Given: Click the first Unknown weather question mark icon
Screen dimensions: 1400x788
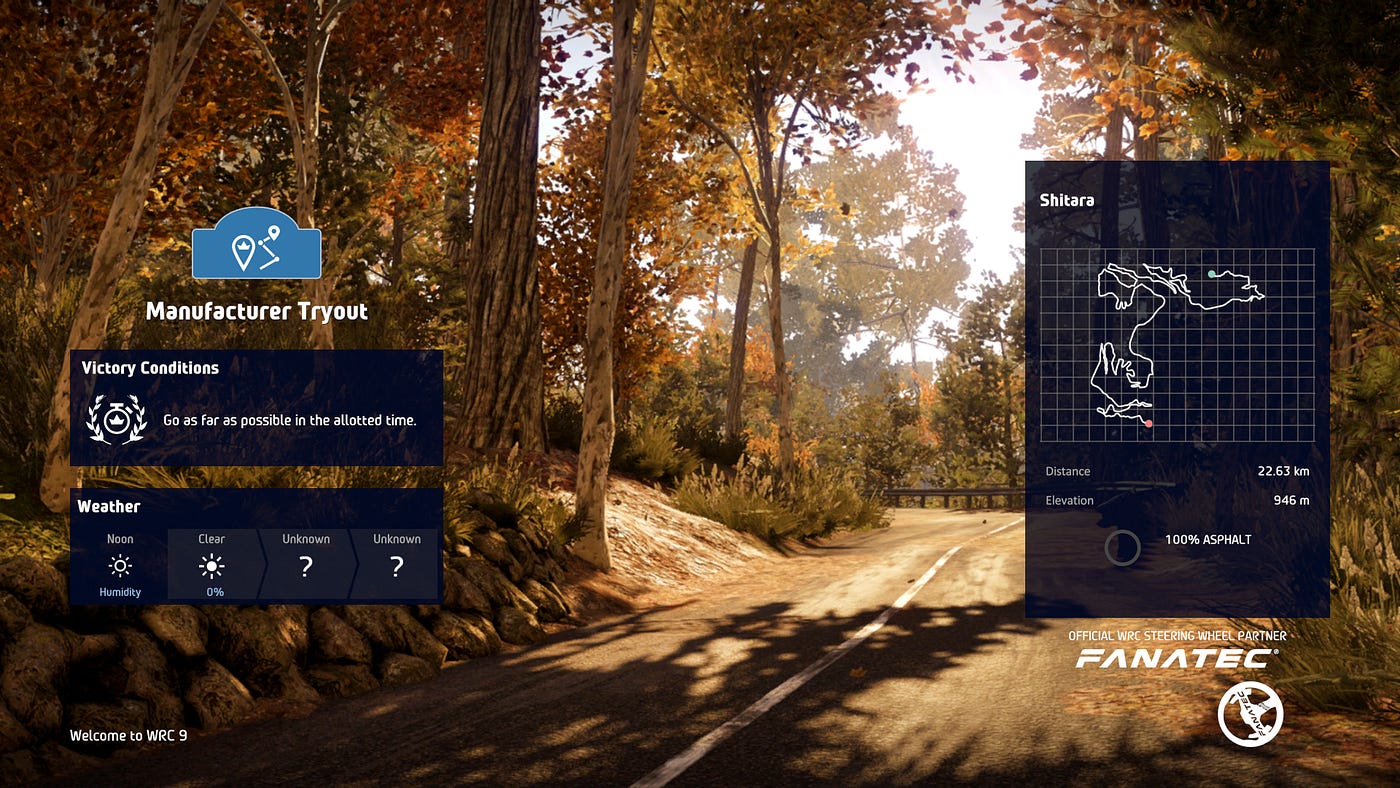Looking at the screenshot, I should point(304,565).
